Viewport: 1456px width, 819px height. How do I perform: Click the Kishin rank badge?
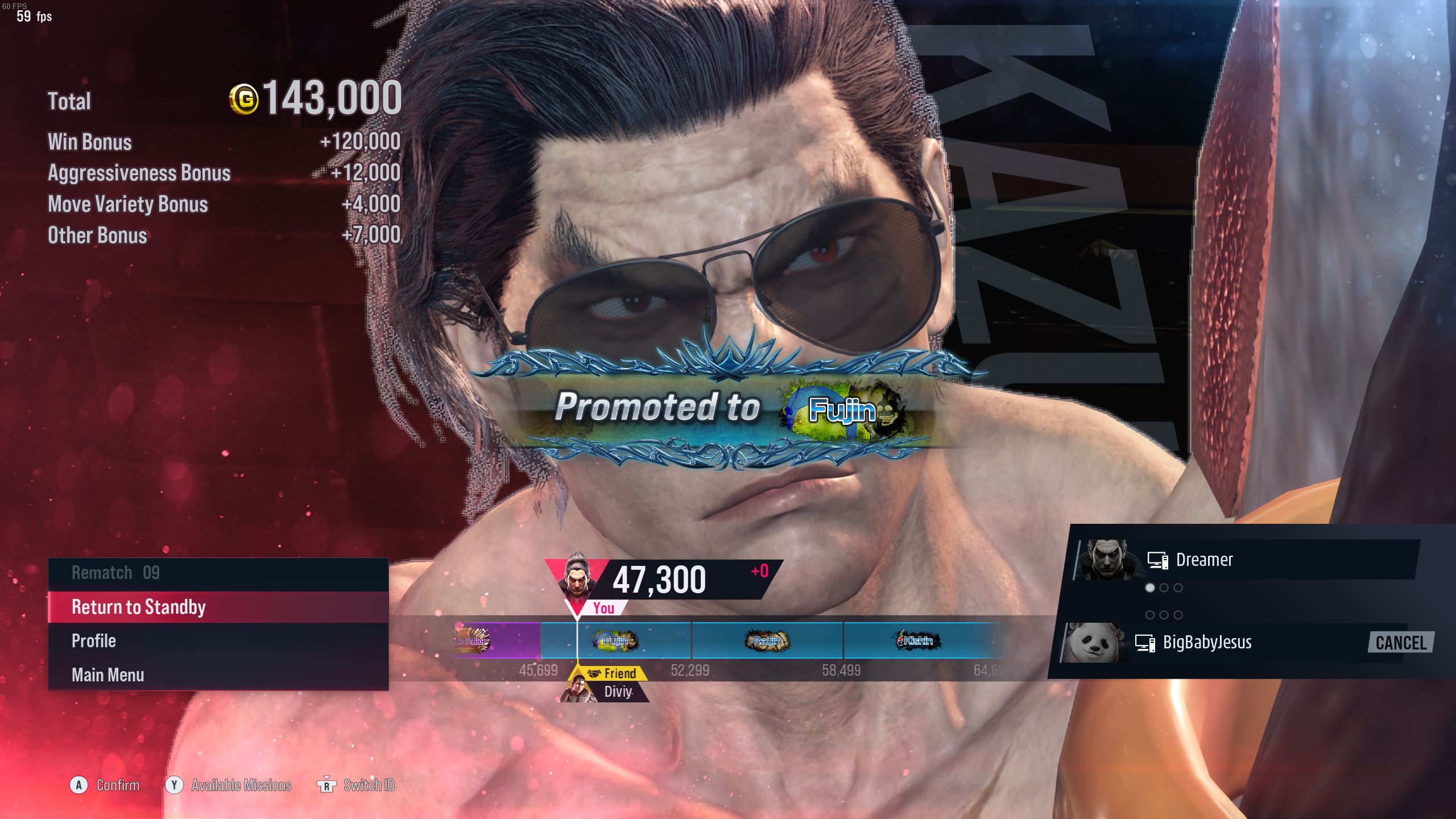tap(918, 641)
